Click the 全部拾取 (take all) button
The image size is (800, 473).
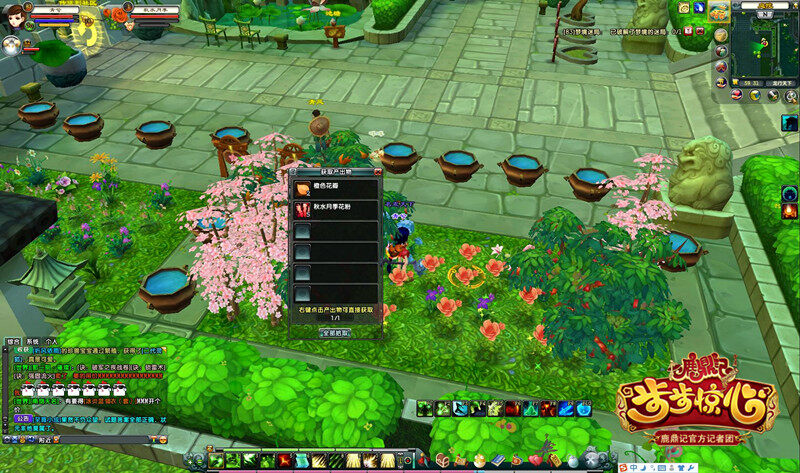pyautogui.click(x=335, y=332)
